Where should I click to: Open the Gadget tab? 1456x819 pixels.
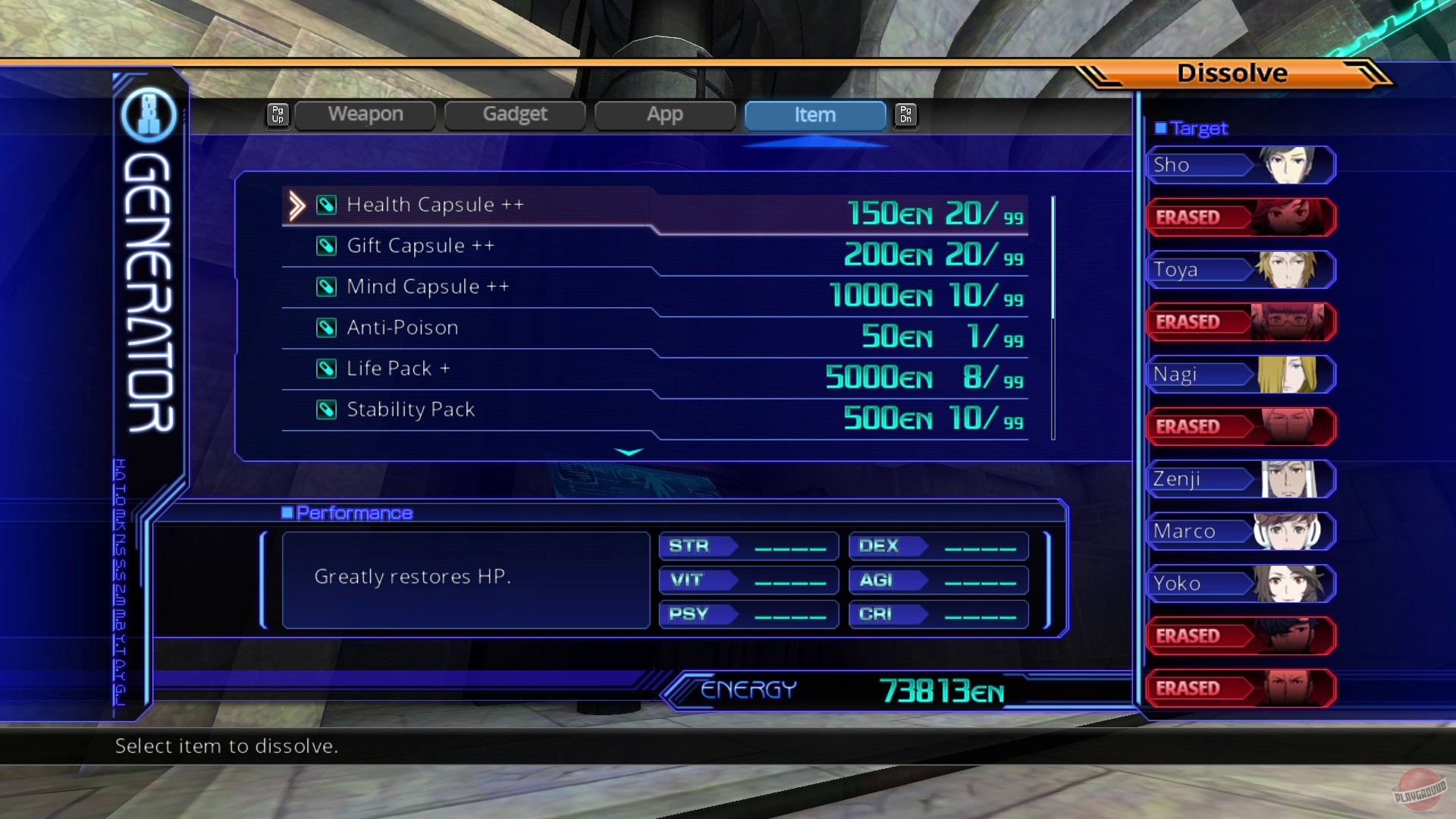515,115
